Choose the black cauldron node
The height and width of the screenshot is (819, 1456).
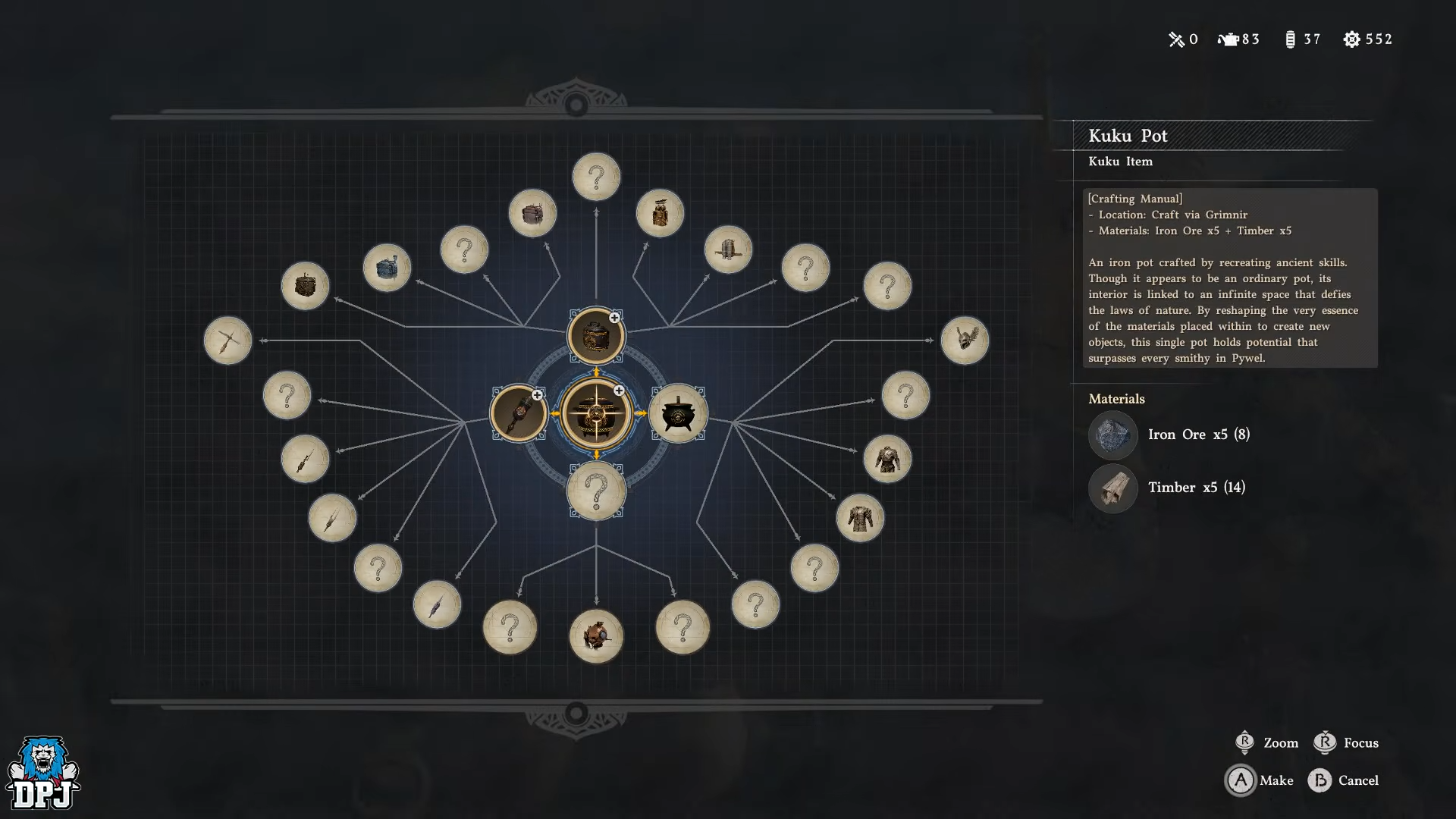pyautogui.click(x=678, y=414)
